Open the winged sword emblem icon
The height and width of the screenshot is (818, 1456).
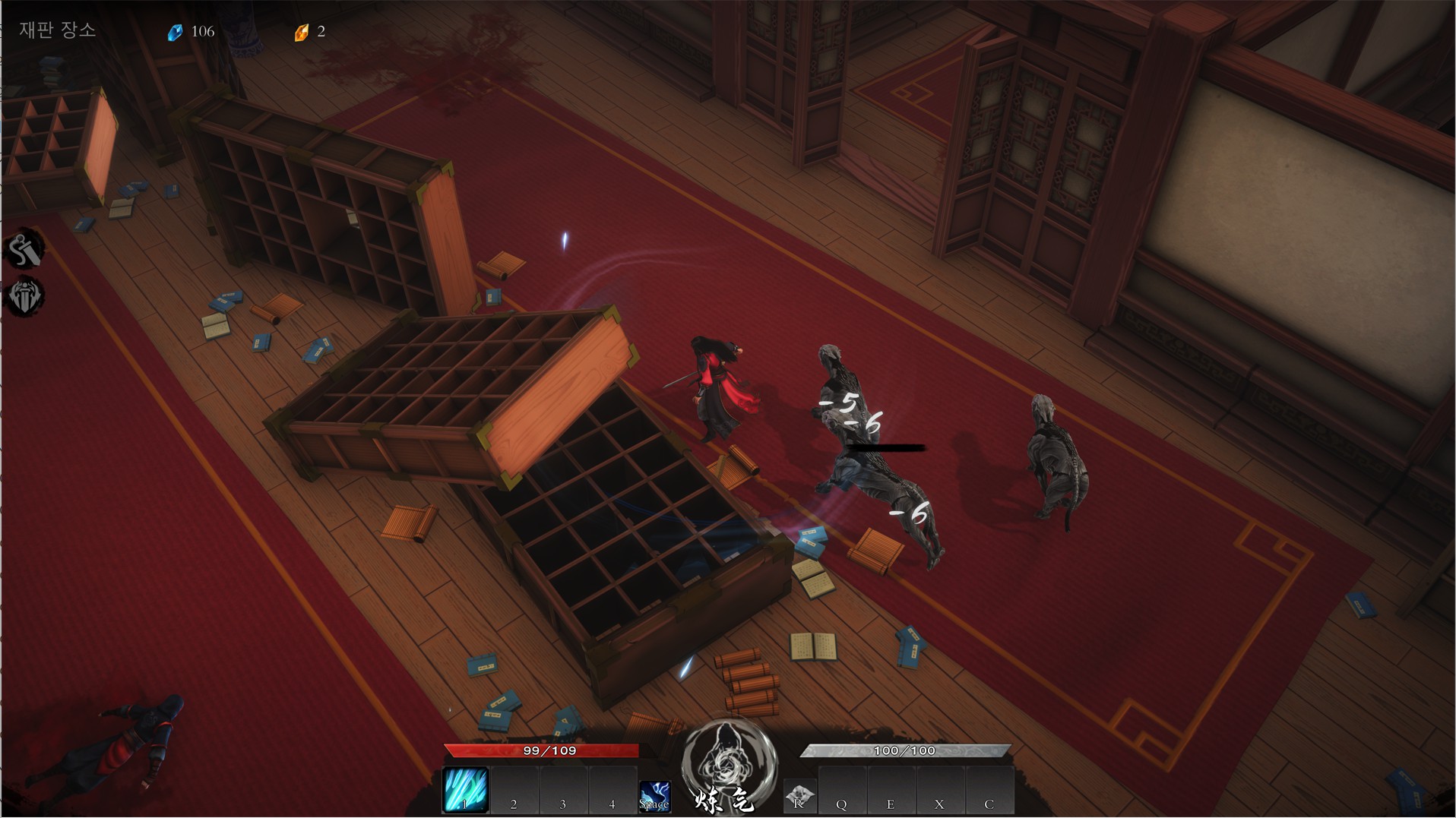[24, 296]
